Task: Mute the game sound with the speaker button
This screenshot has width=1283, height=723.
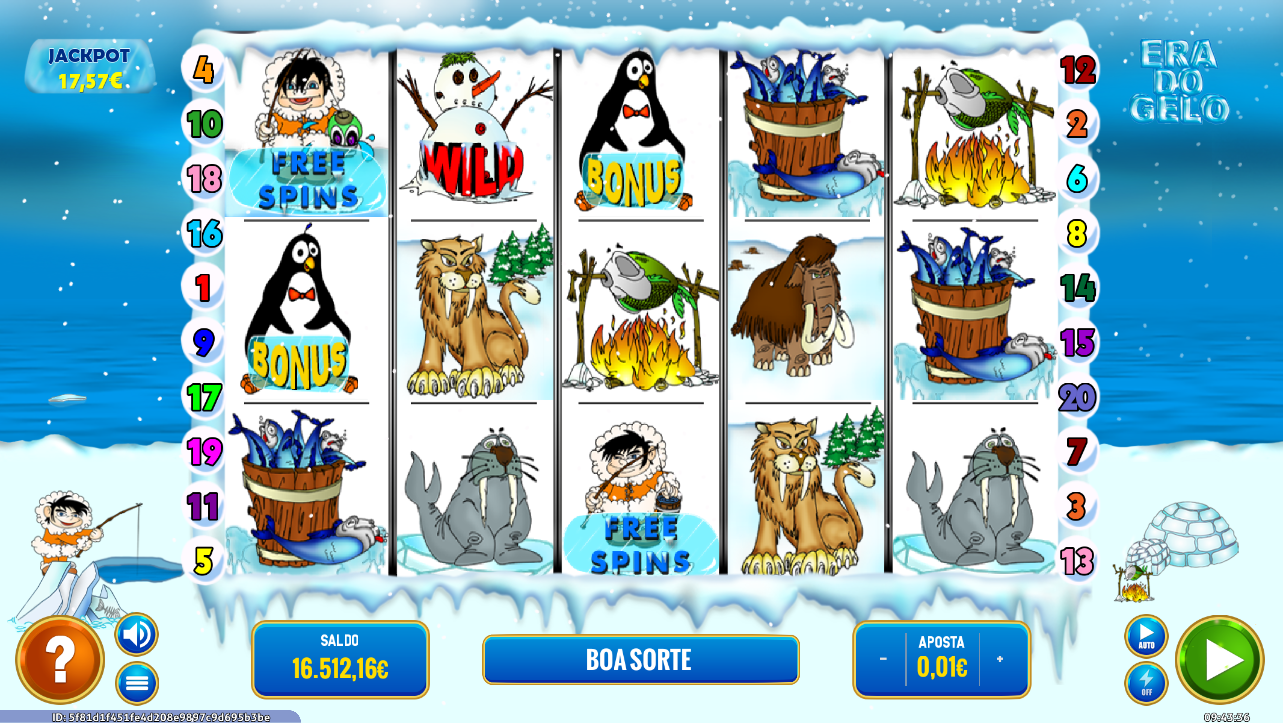Action: click(x=136, y=634)
